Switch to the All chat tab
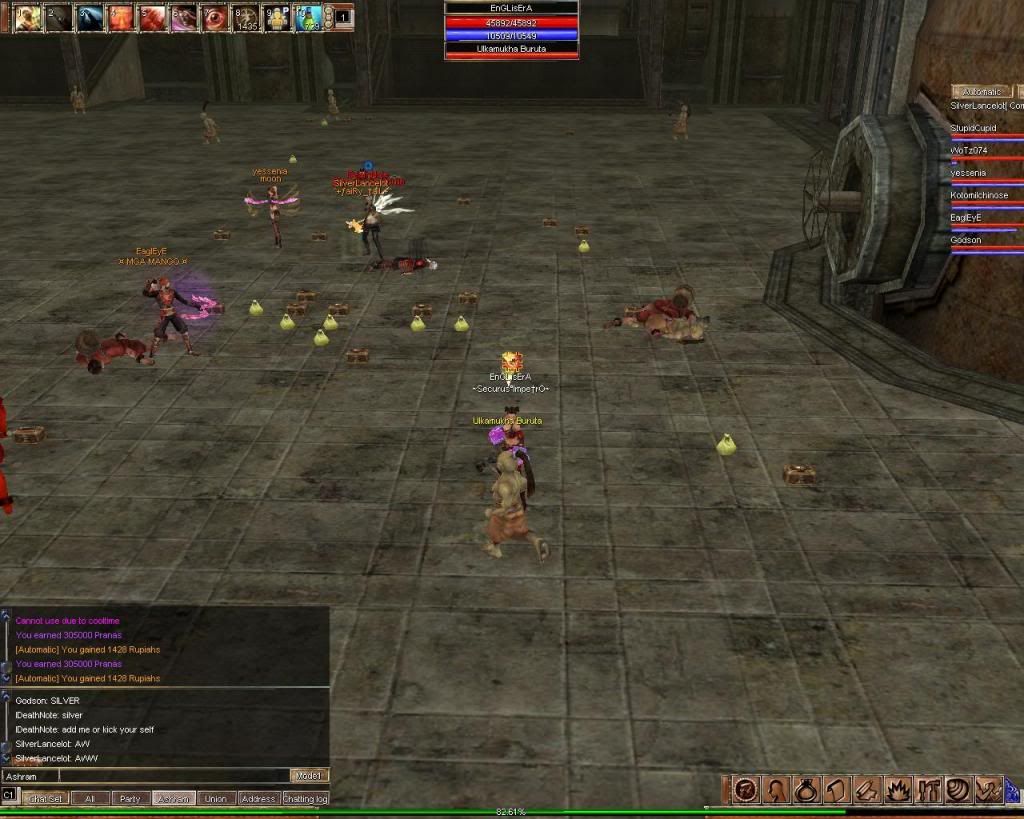 [x=90, y=799]
